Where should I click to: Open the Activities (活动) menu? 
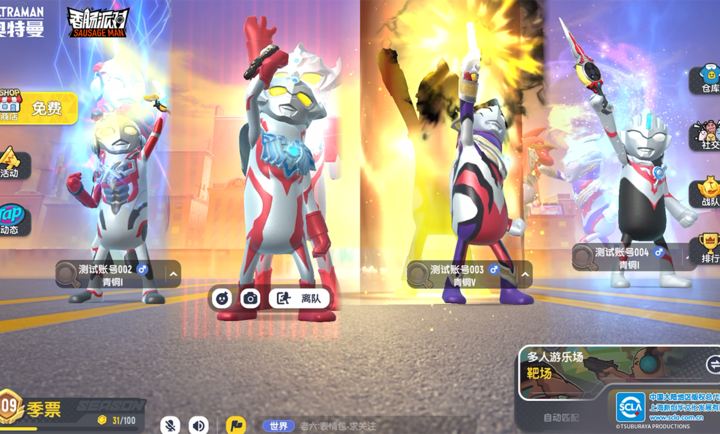click(11, 163)
